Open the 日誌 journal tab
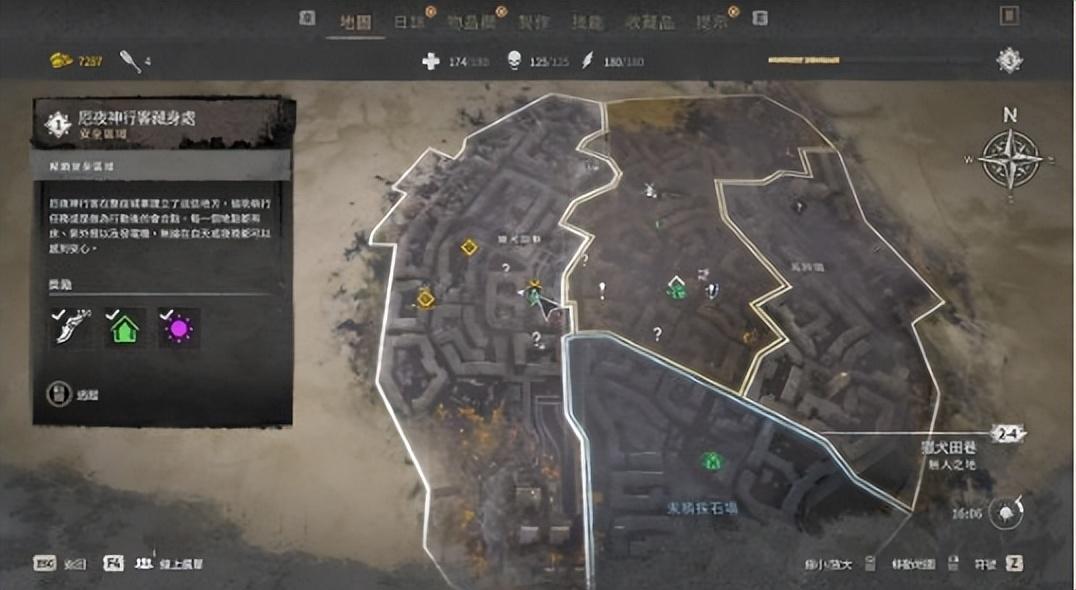 (408, 20)
